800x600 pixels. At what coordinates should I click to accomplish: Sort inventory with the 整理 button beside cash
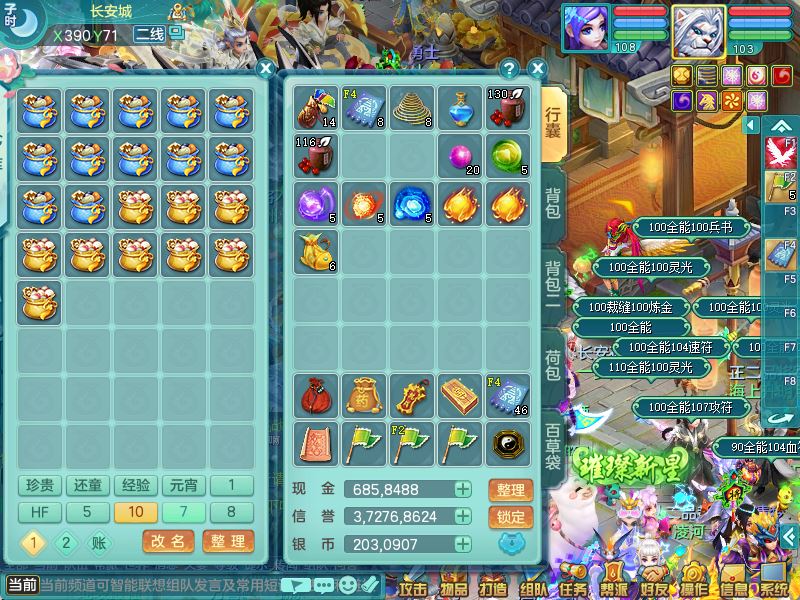click(x=510, y=490)
